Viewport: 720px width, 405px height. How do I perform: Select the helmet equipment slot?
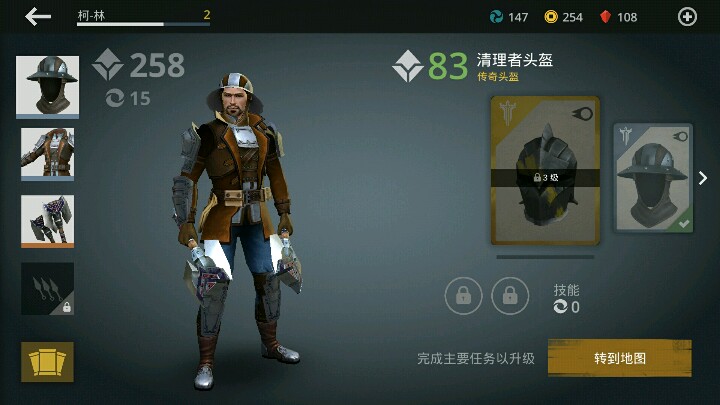(48, 87)
